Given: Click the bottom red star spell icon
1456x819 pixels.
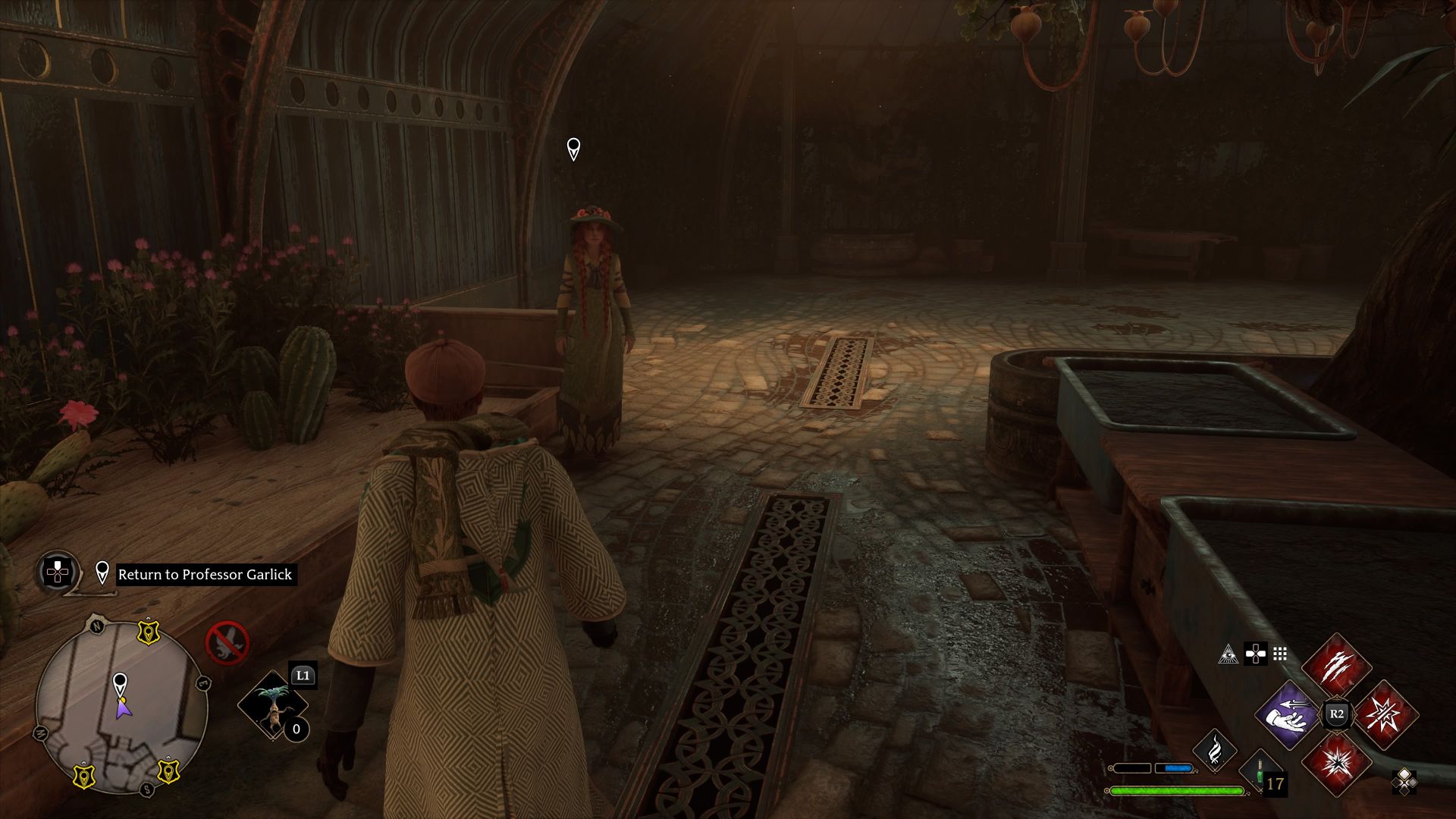Looking at the screenshot, I should [x=1337, y=764].
